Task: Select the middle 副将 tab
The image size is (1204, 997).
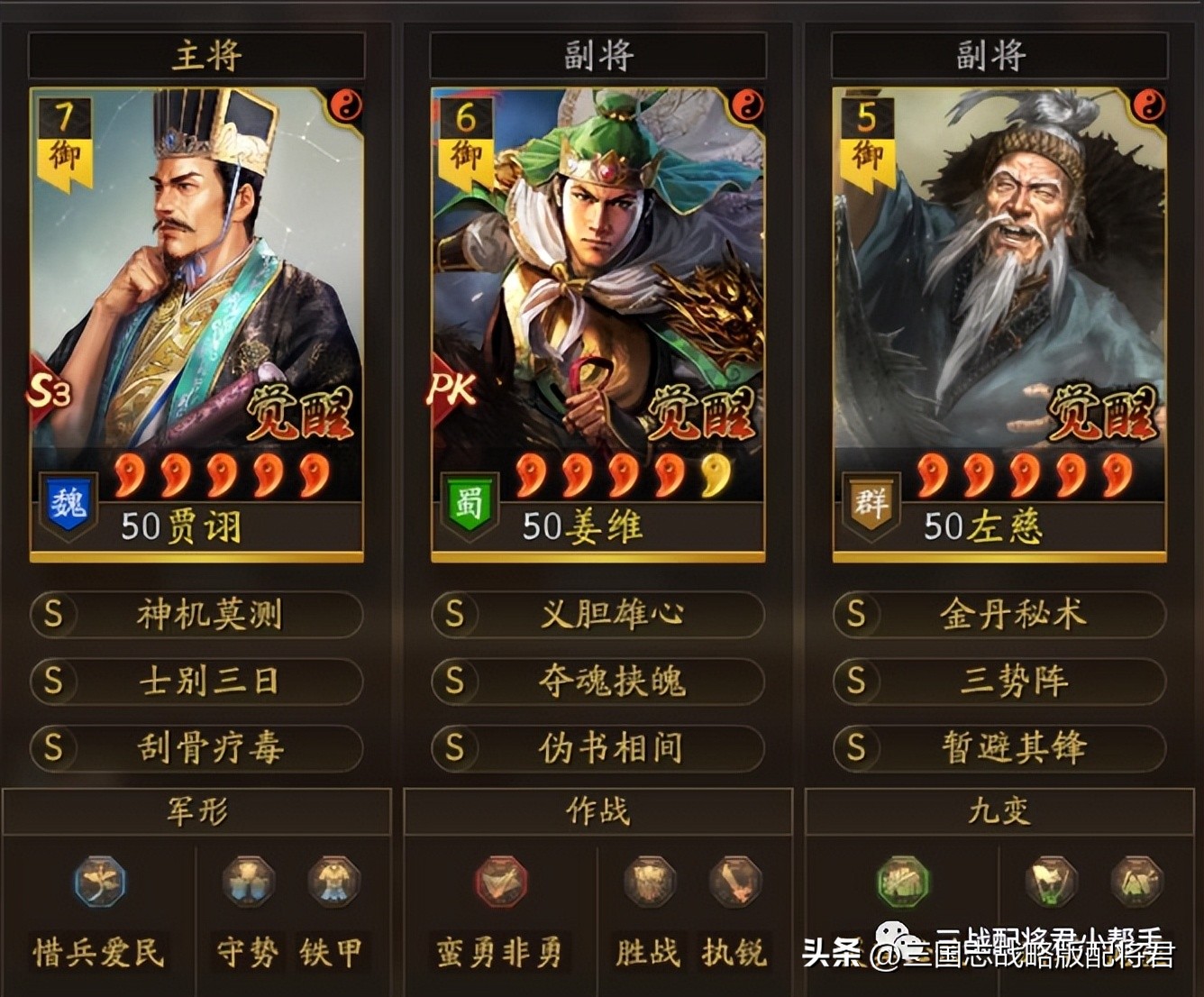Action: (x=597, y=54)
